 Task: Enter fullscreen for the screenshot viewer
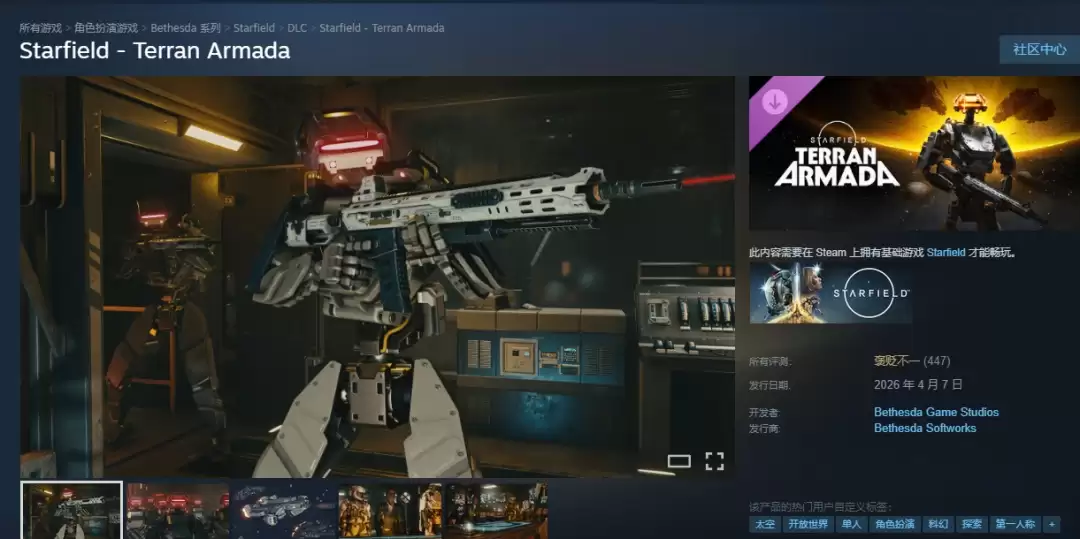[x=714, y=461]
